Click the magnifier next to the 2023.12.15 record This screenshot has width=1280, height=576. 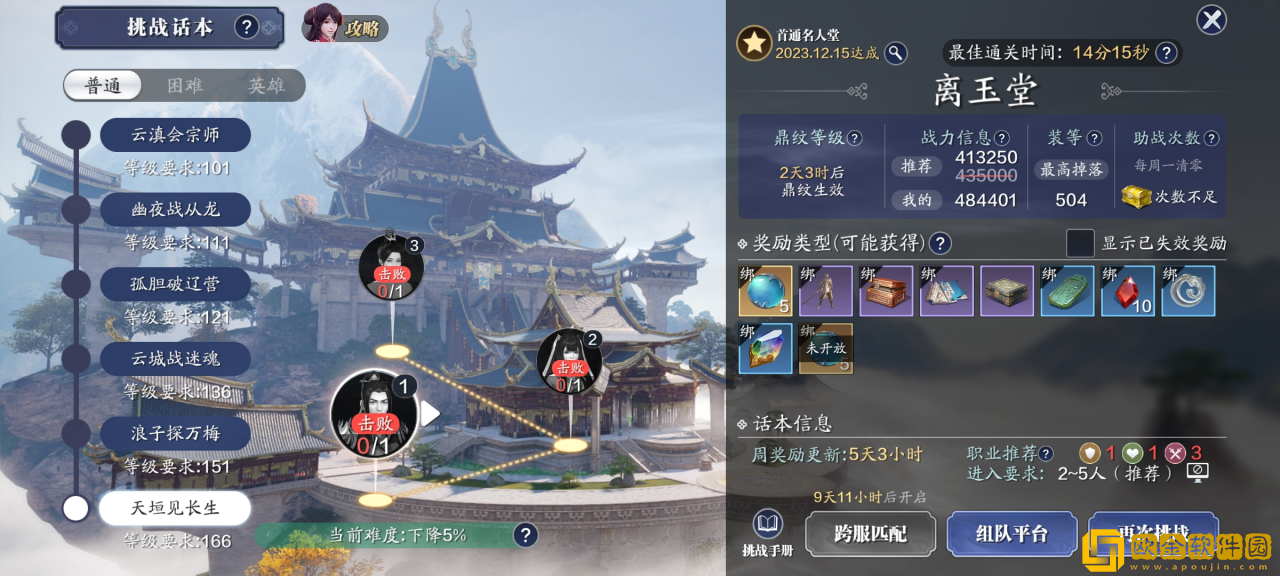(x=896, y=52)
